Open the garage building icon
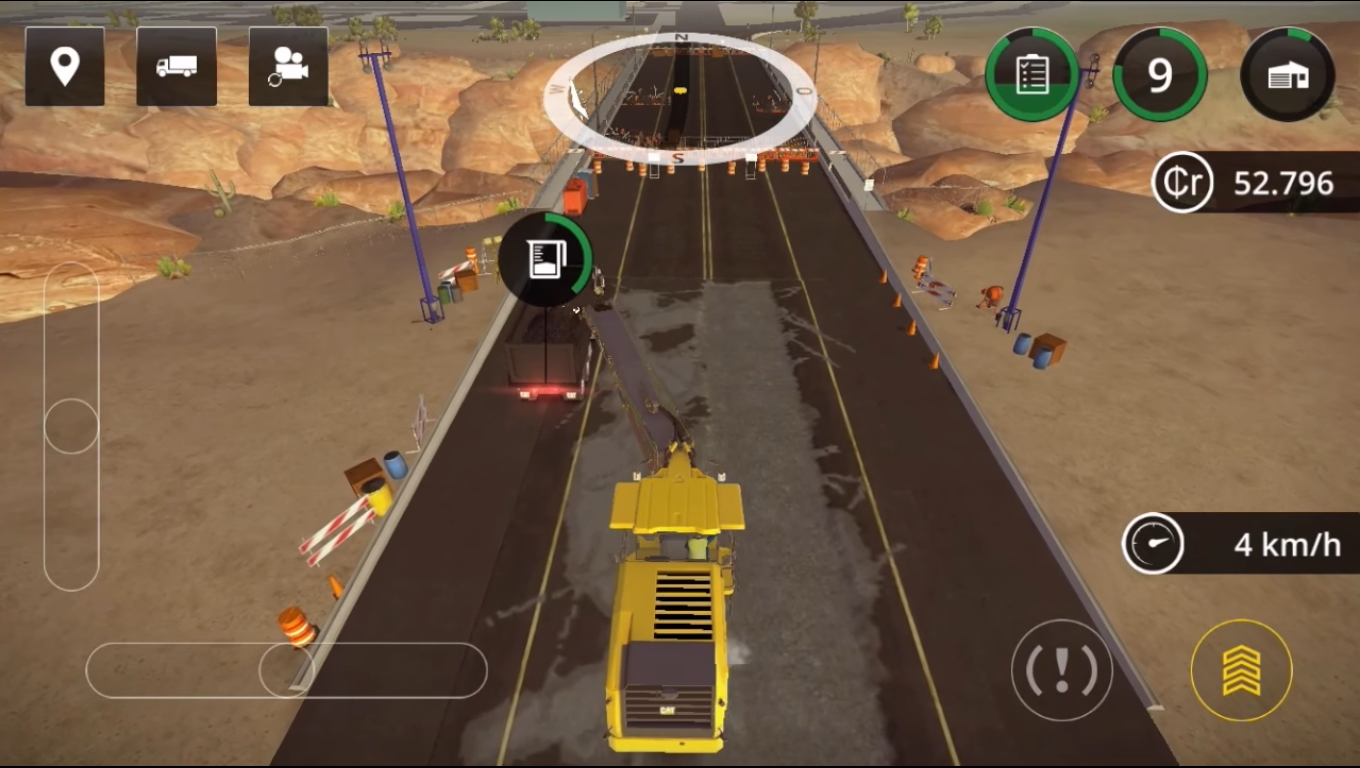The image size is (1360, 768). pos(1287,75)
